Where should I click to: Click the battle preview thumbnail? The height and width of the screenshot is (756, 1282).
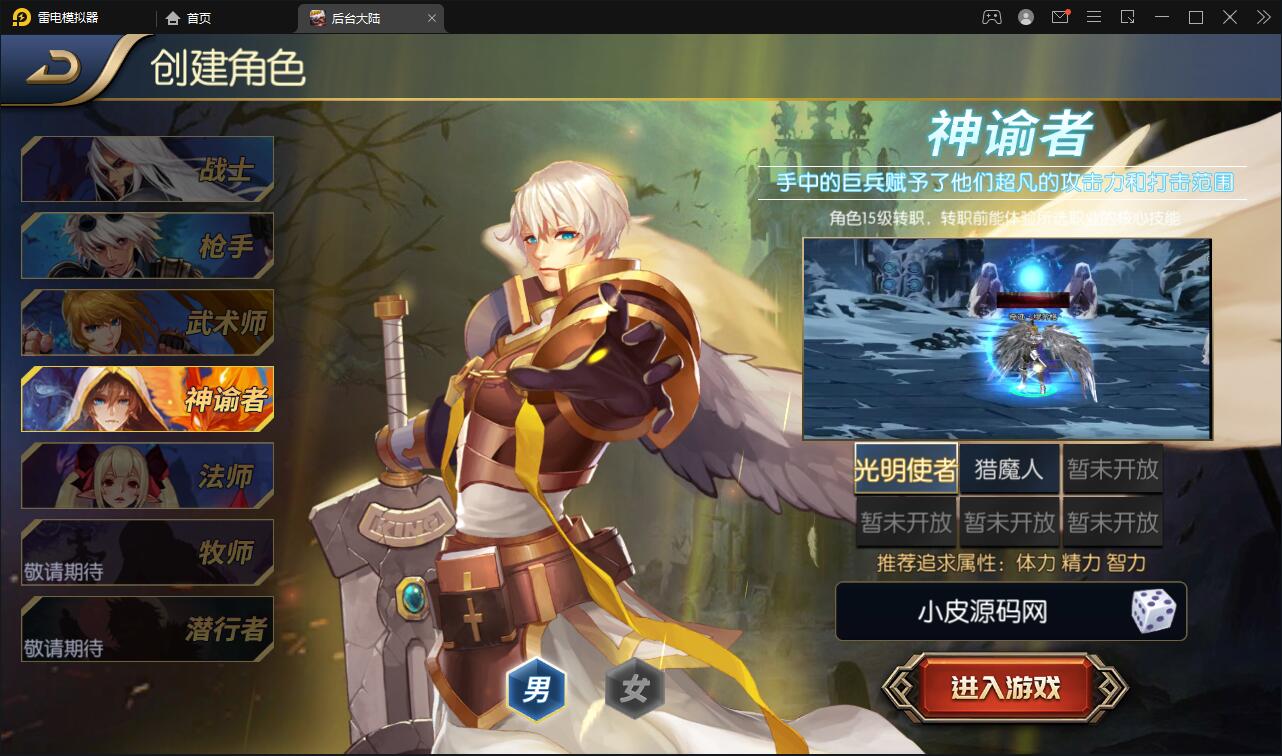pos(1007,338)
